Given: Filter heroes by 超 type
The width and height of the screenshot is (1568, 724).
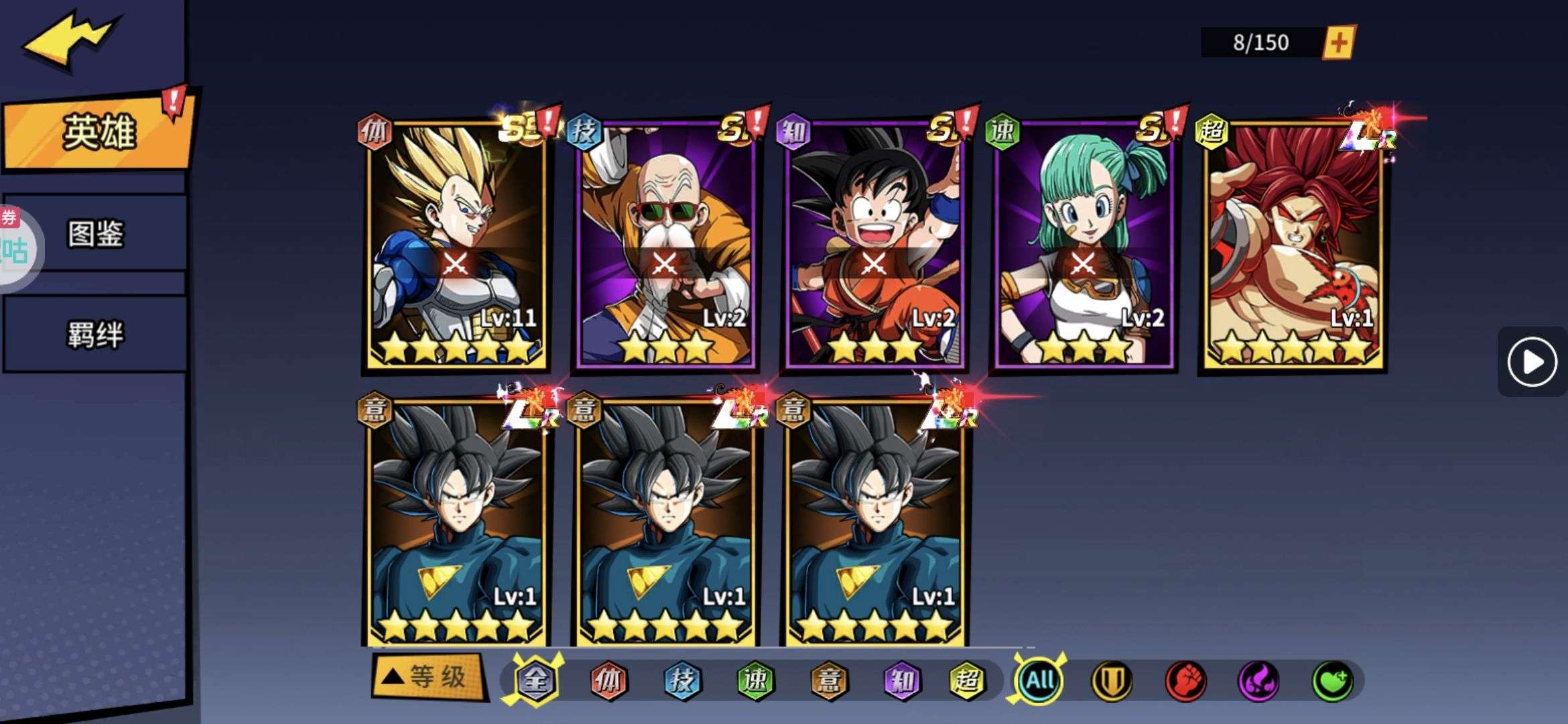Looking at the screenshot, I should 966,680.
